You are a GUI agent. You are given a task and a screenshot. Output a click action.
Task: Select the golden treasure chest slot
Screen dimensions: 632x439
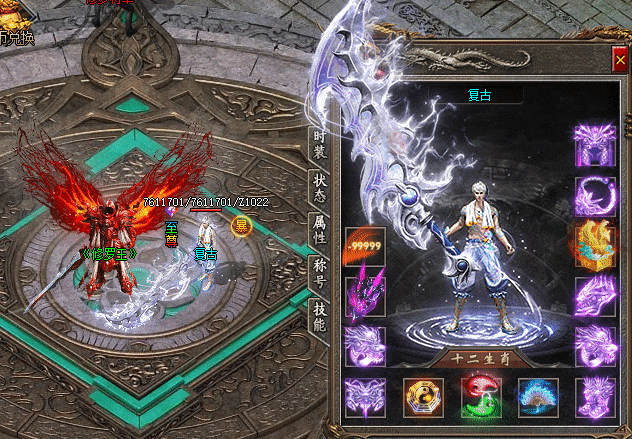coord(594,243)
